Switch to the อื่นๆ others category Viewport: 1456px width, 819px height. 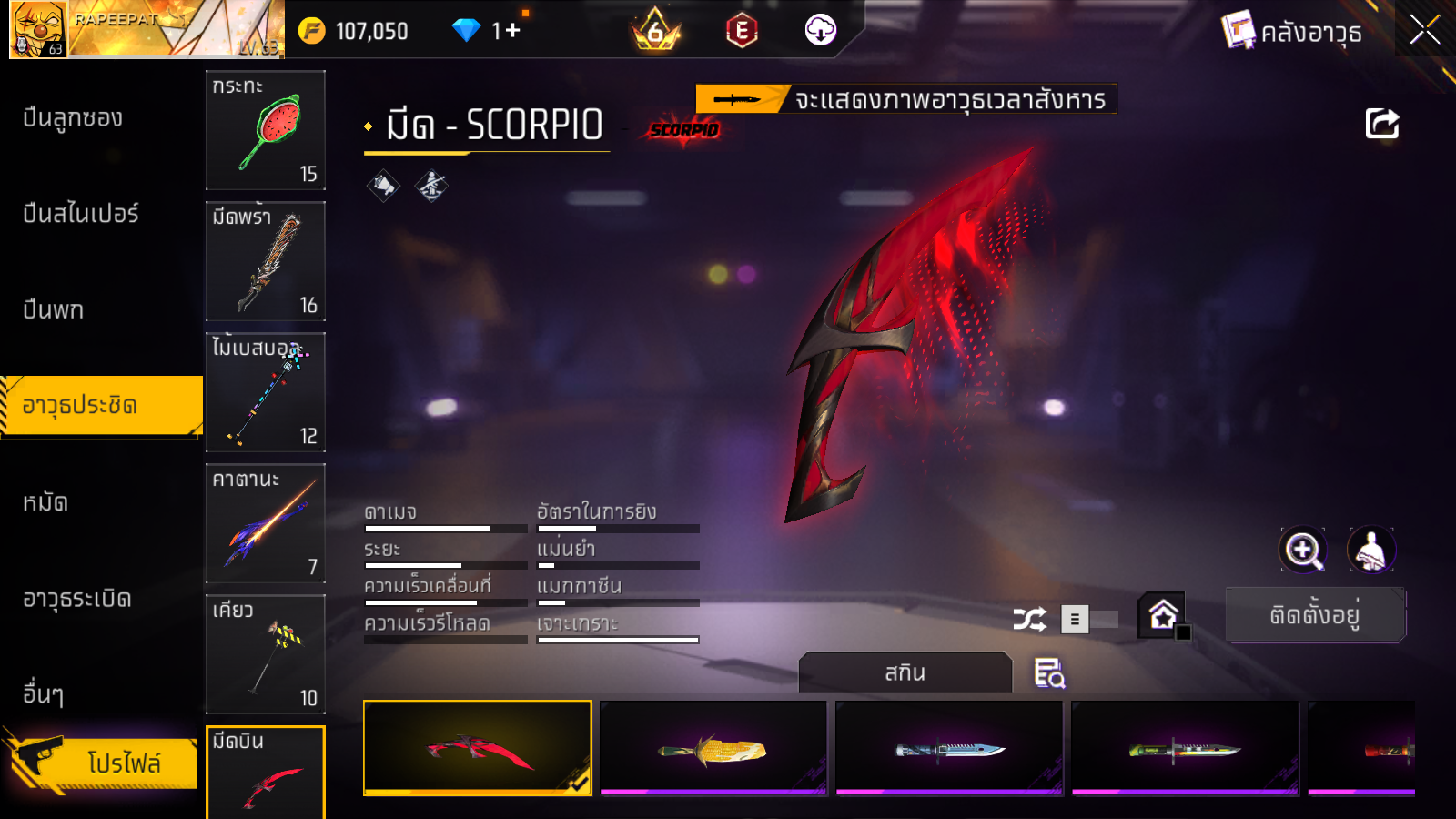pos(44,694)
